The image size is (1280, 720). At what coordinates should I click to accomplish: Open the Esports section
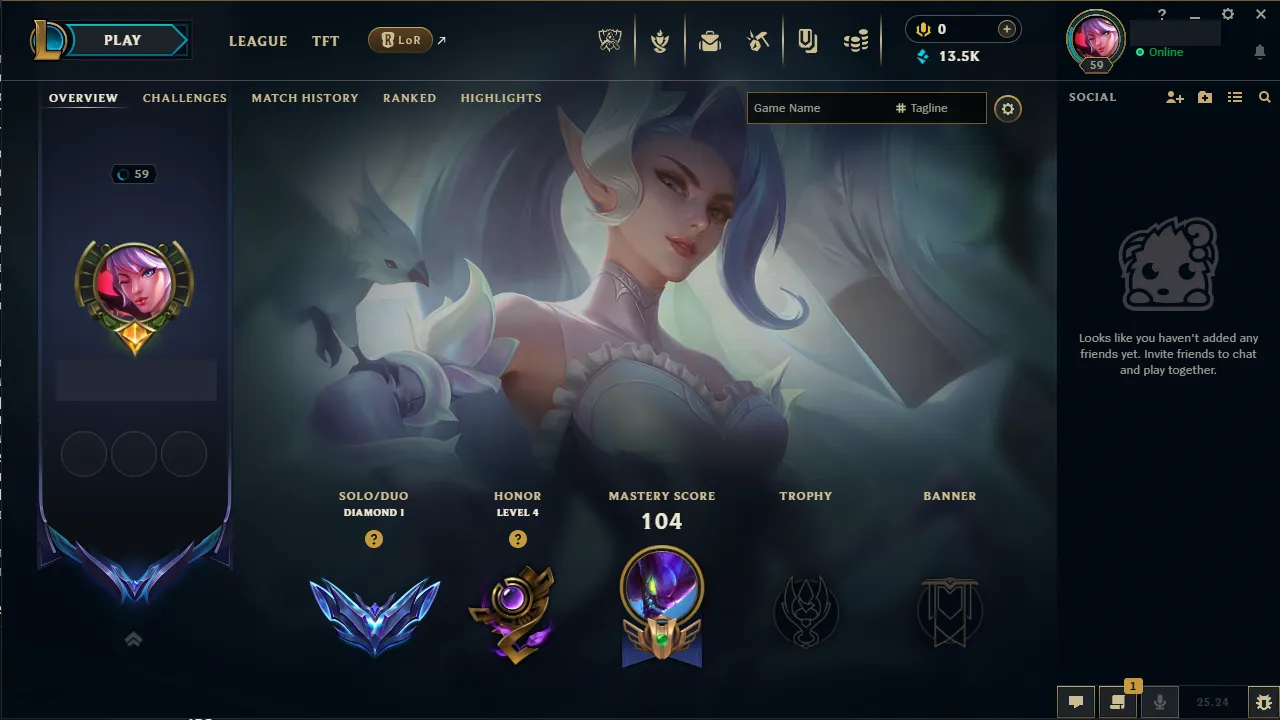(610, 40)
